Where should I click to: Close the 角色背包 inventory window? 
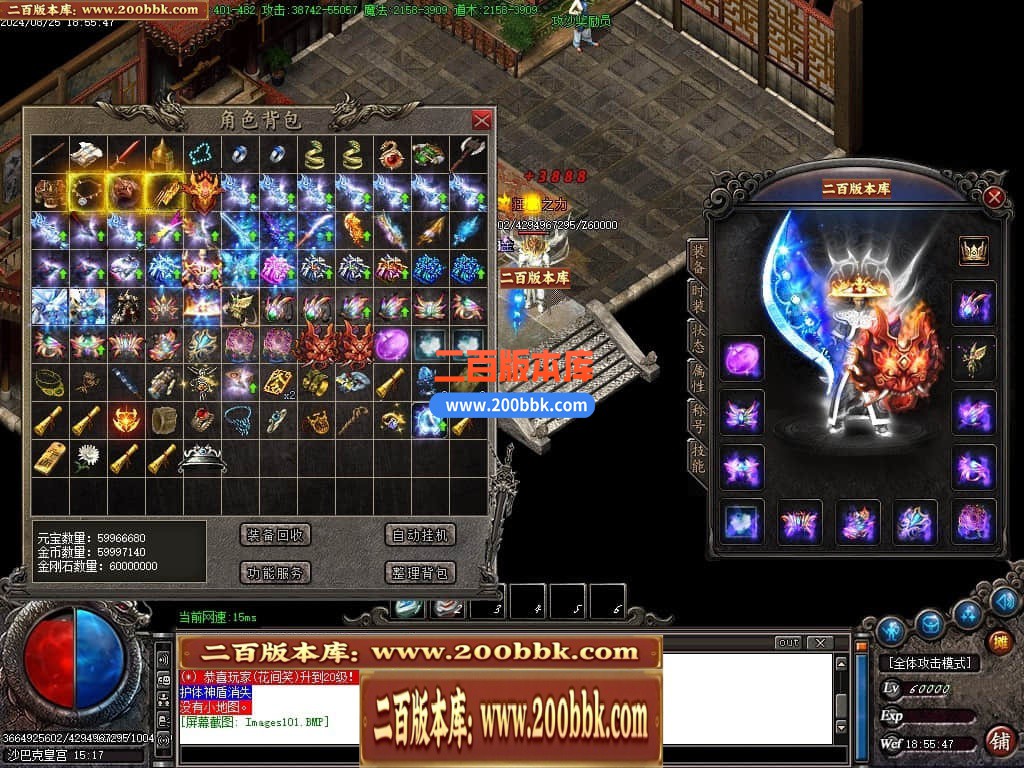(x=481, y=120)
